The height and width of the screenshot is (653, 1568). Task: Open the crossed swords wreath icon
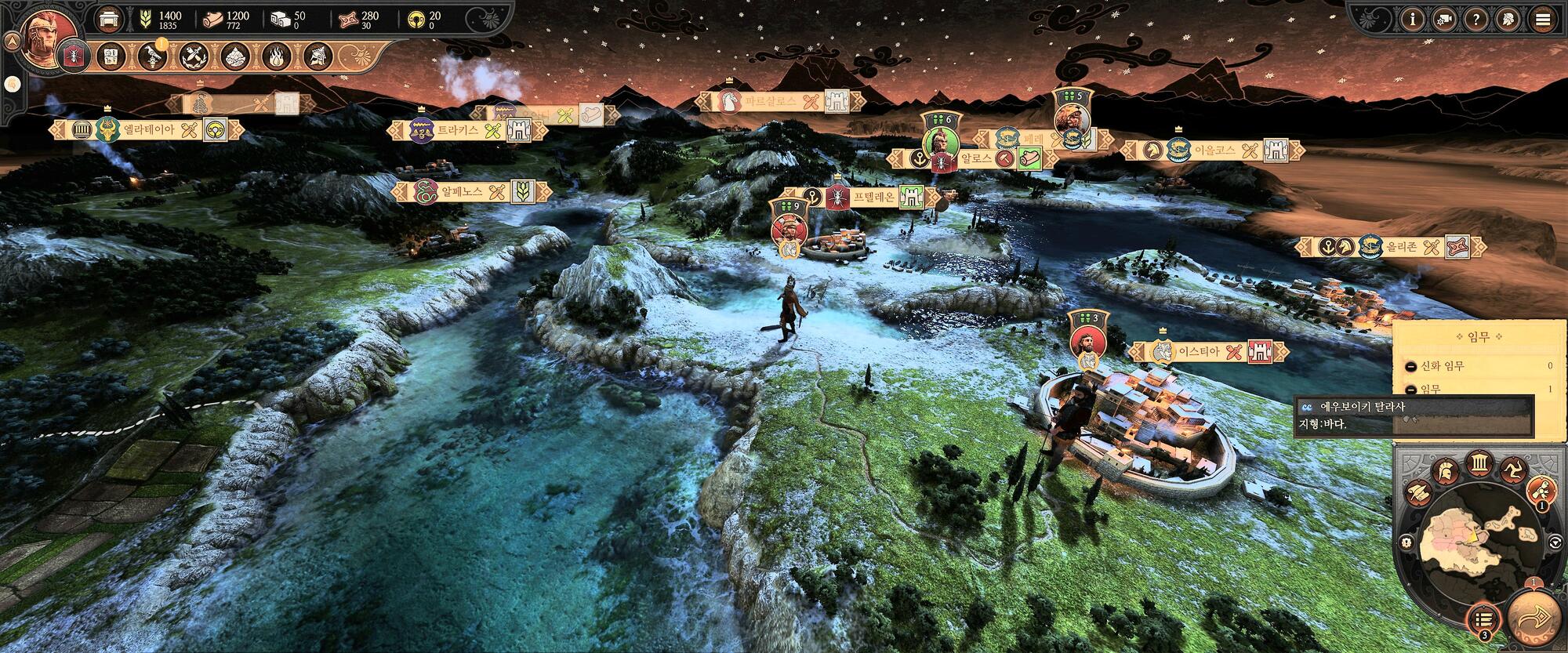point(193,56)
